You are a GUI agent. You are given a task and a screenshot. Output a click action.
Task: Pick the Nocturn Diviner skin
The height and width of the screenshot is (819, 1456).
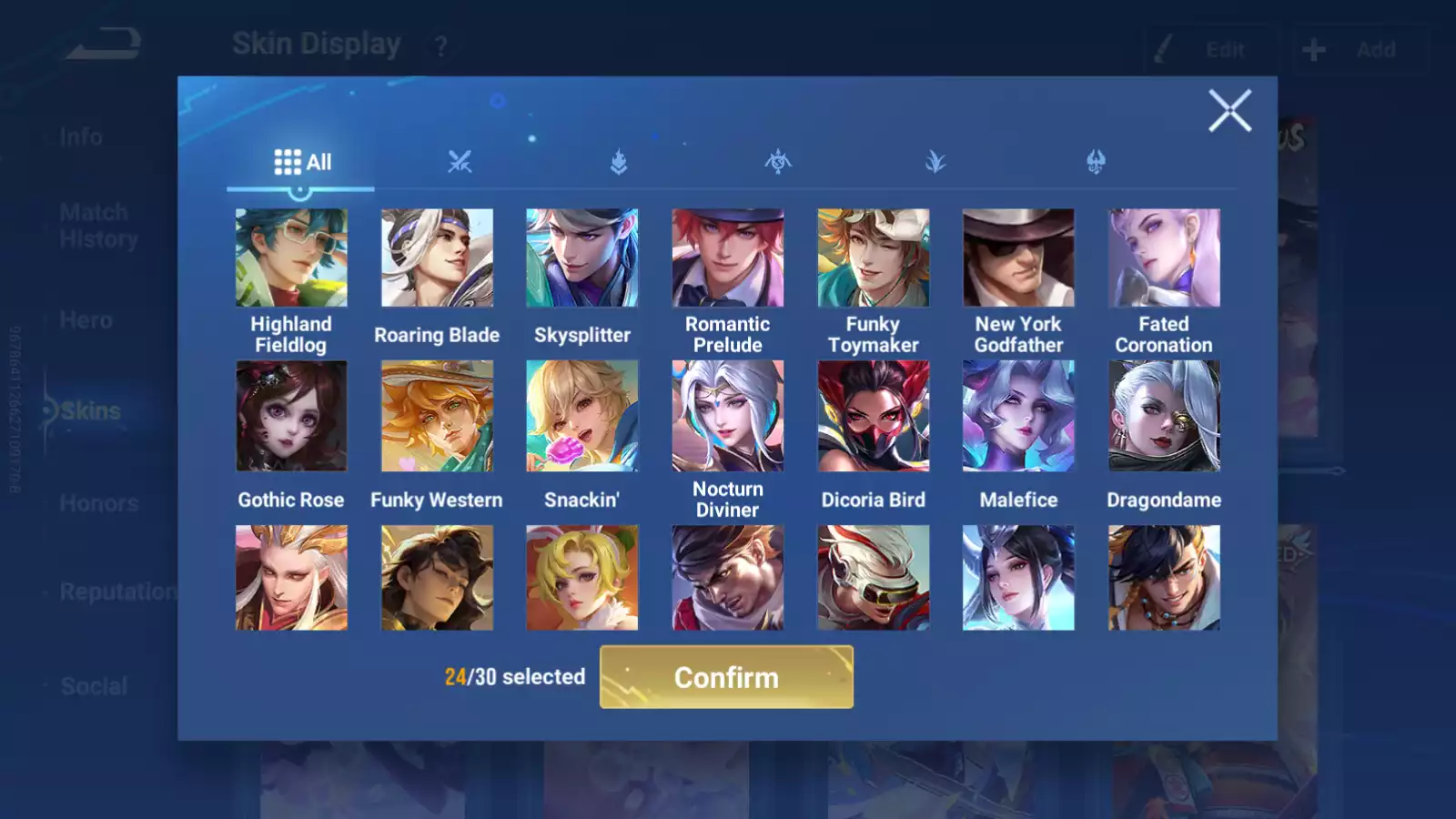pyautogui.click(x=728, y=416)
